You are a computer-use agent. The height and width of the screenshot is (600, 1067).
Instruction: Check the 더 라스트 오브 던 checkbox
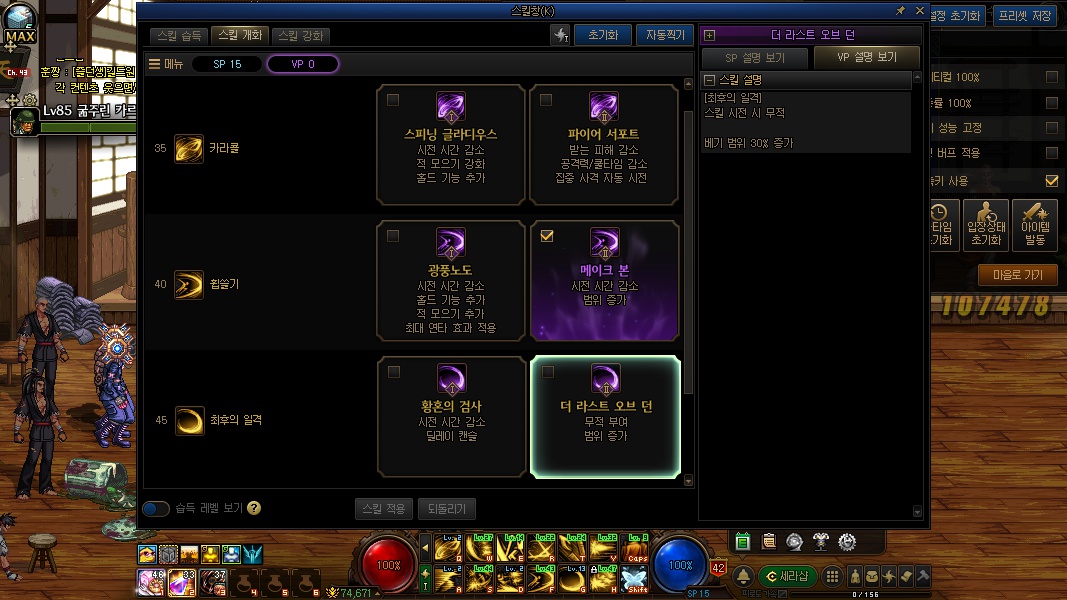coord(546,372)
